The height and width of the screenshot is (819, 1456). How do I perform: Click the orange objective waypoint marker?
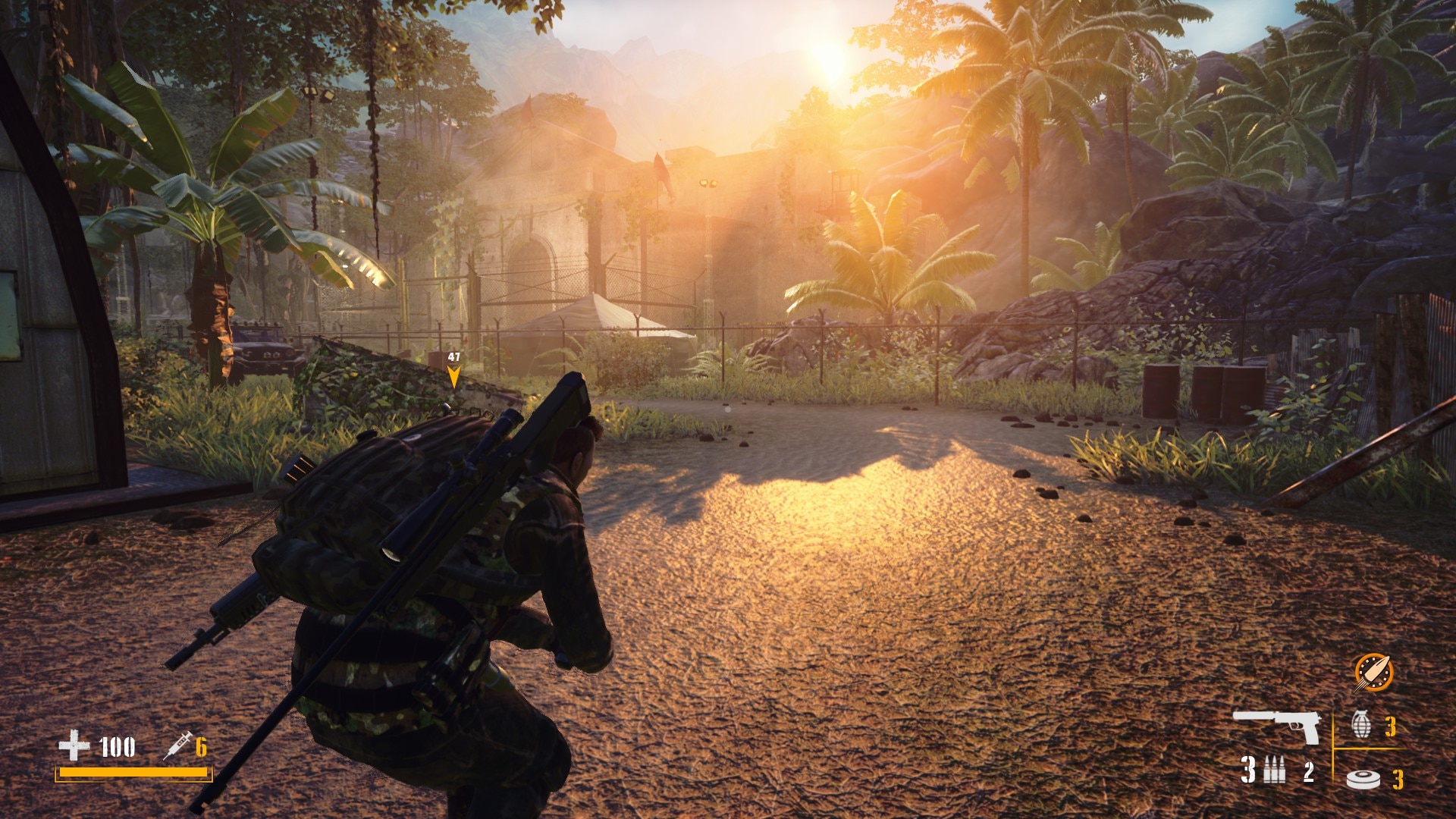pos(453,376)
